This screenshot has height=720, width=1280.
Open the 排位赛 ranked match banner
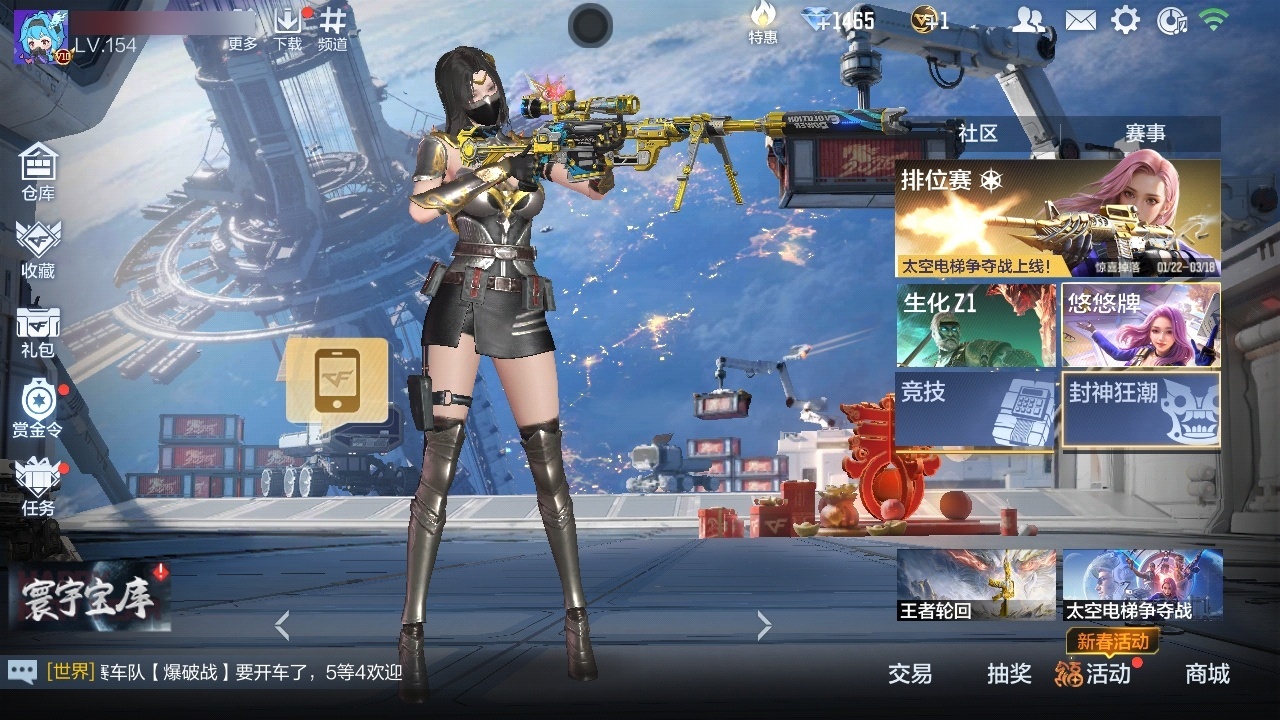click(x=1058, y=215)
